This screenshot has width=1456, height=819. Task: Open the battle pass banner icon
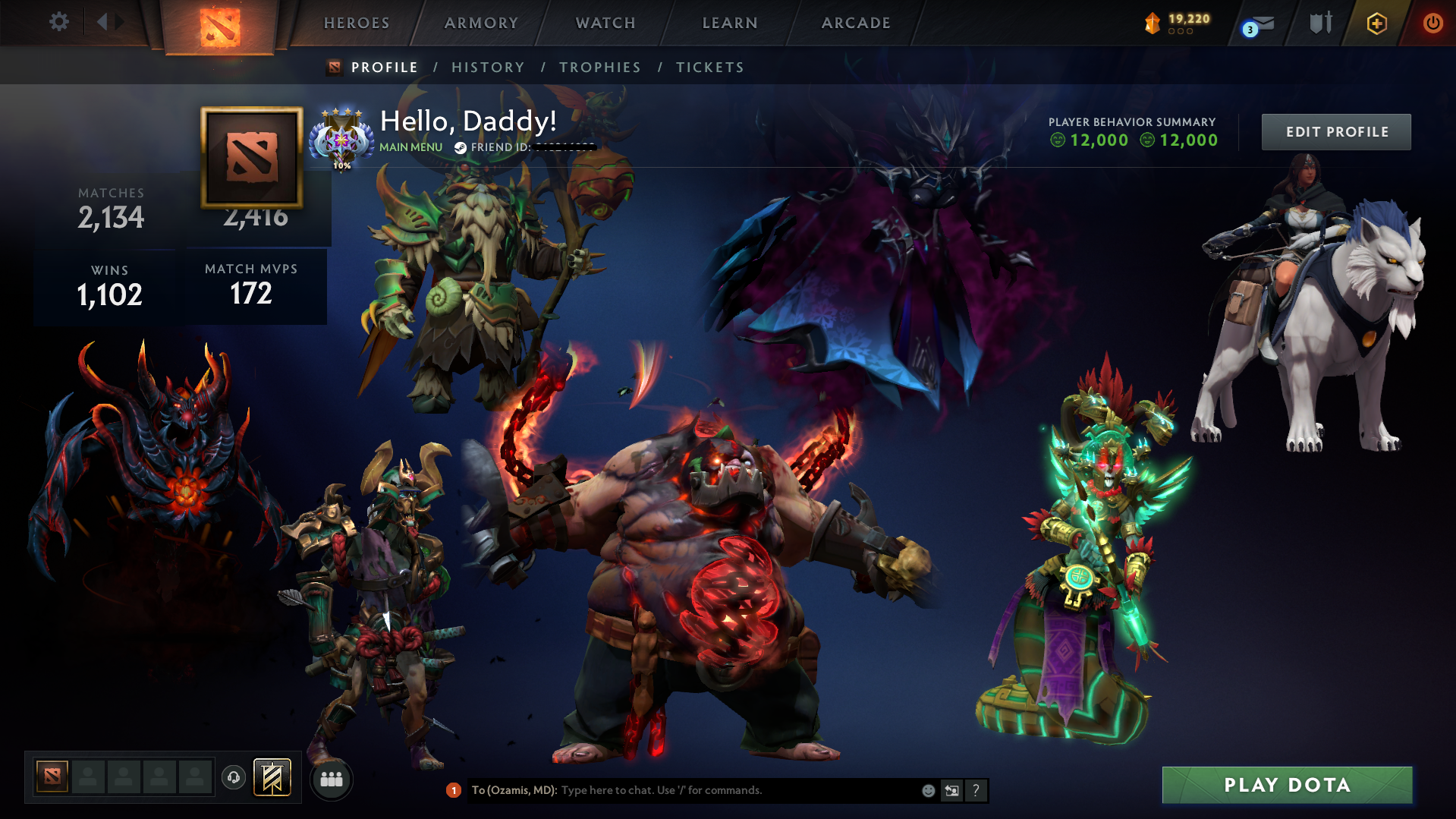[x=271, y=777]
